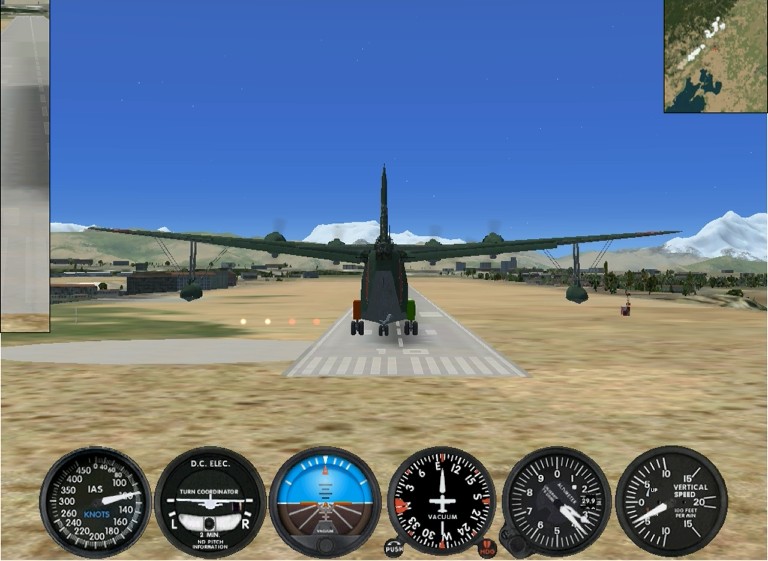Click the airspeed indicator gauge in knots

click(x=95, y=501)
